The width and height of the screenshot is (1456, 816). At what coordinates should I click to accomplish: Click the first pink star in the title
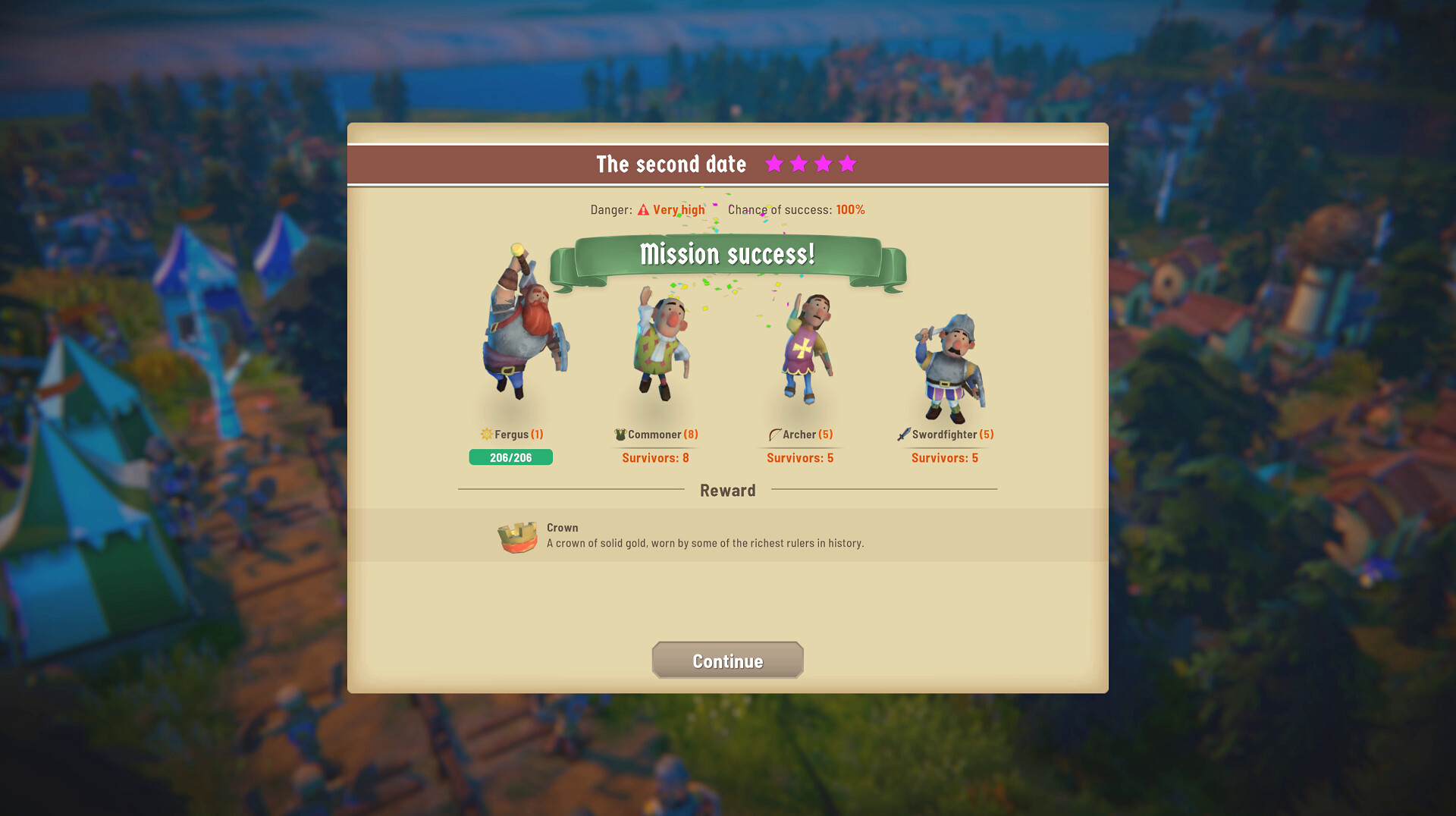pos(775,163)
